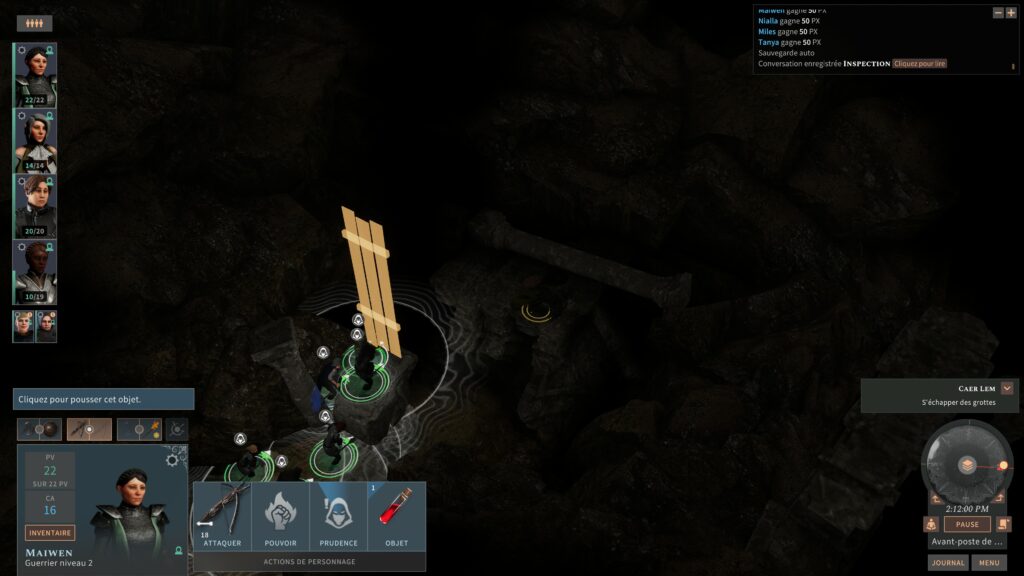Select the party member portrait with 20/20 health

coord(35,207)
